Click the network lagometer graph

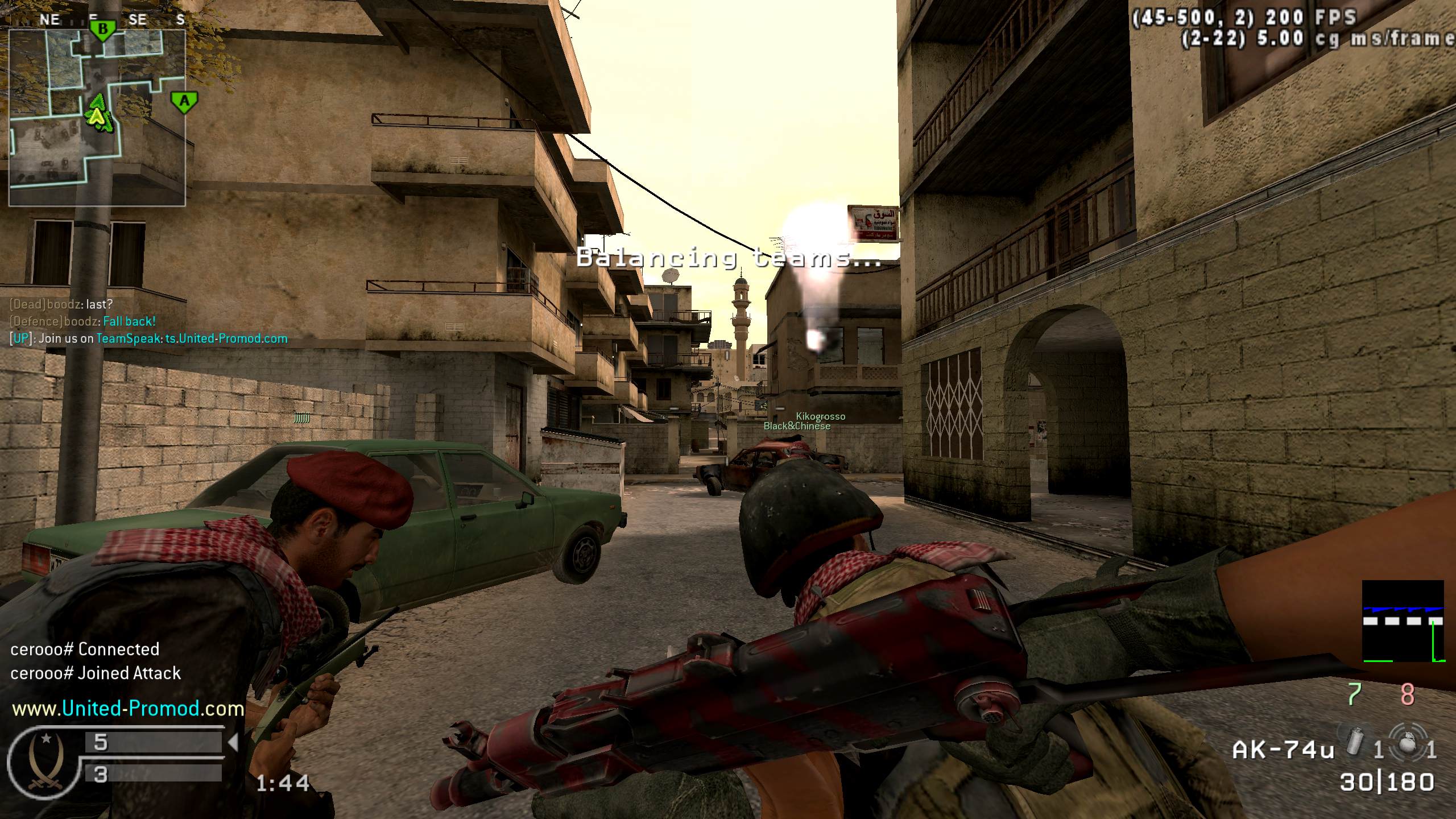pos(1403,621)
